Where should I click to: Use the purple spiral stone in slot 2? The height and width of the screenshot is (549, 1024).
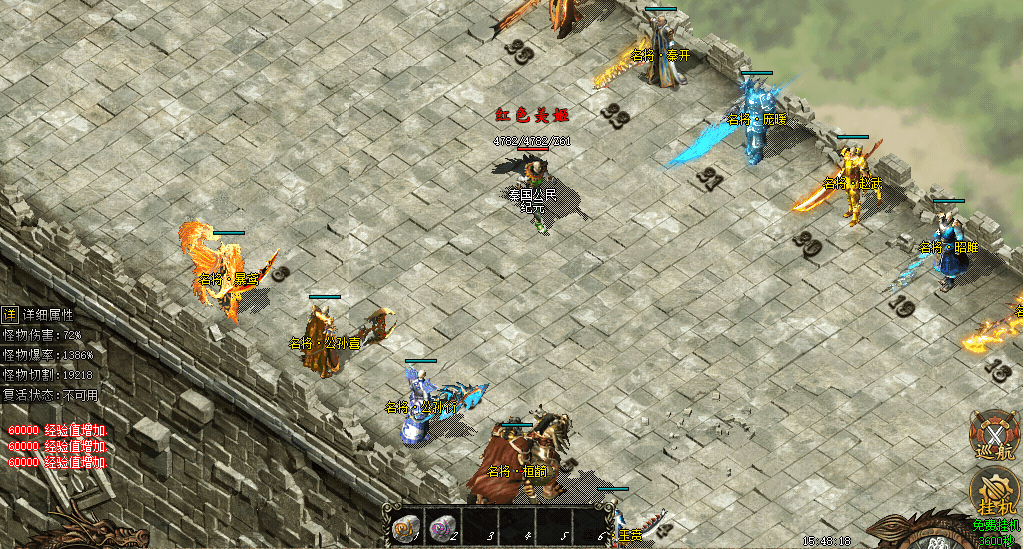pyautogui.click(x=441, y=527)
